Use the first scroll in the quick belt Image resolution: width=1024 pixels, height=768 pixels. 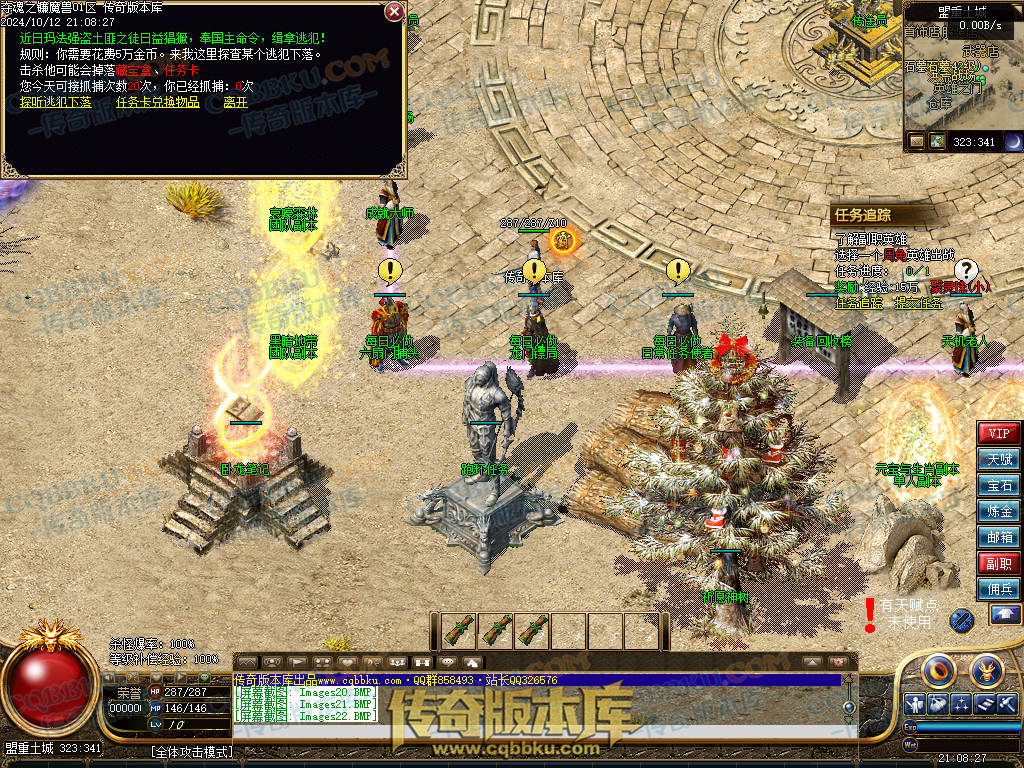(458, 631)
